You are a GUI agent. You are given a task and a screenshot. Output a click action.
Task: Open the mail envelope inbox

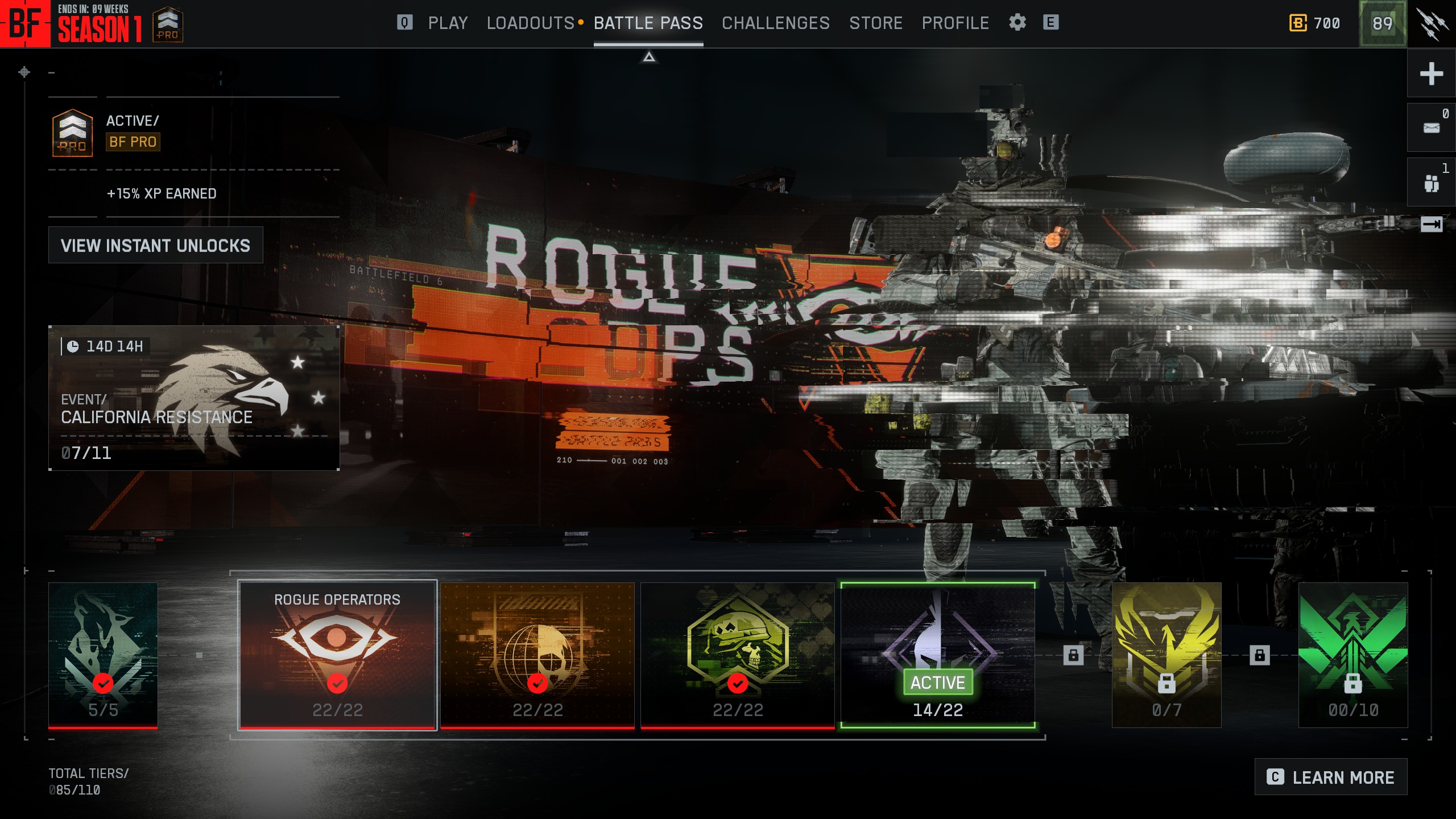[x=1431, y=128]
